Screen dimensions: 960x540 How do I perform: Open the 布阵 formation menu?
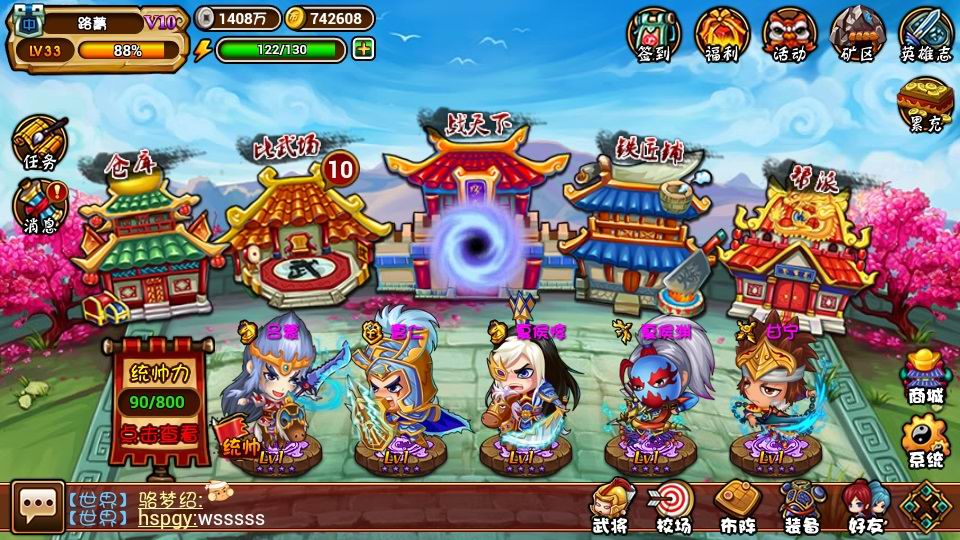click(738, 507)
